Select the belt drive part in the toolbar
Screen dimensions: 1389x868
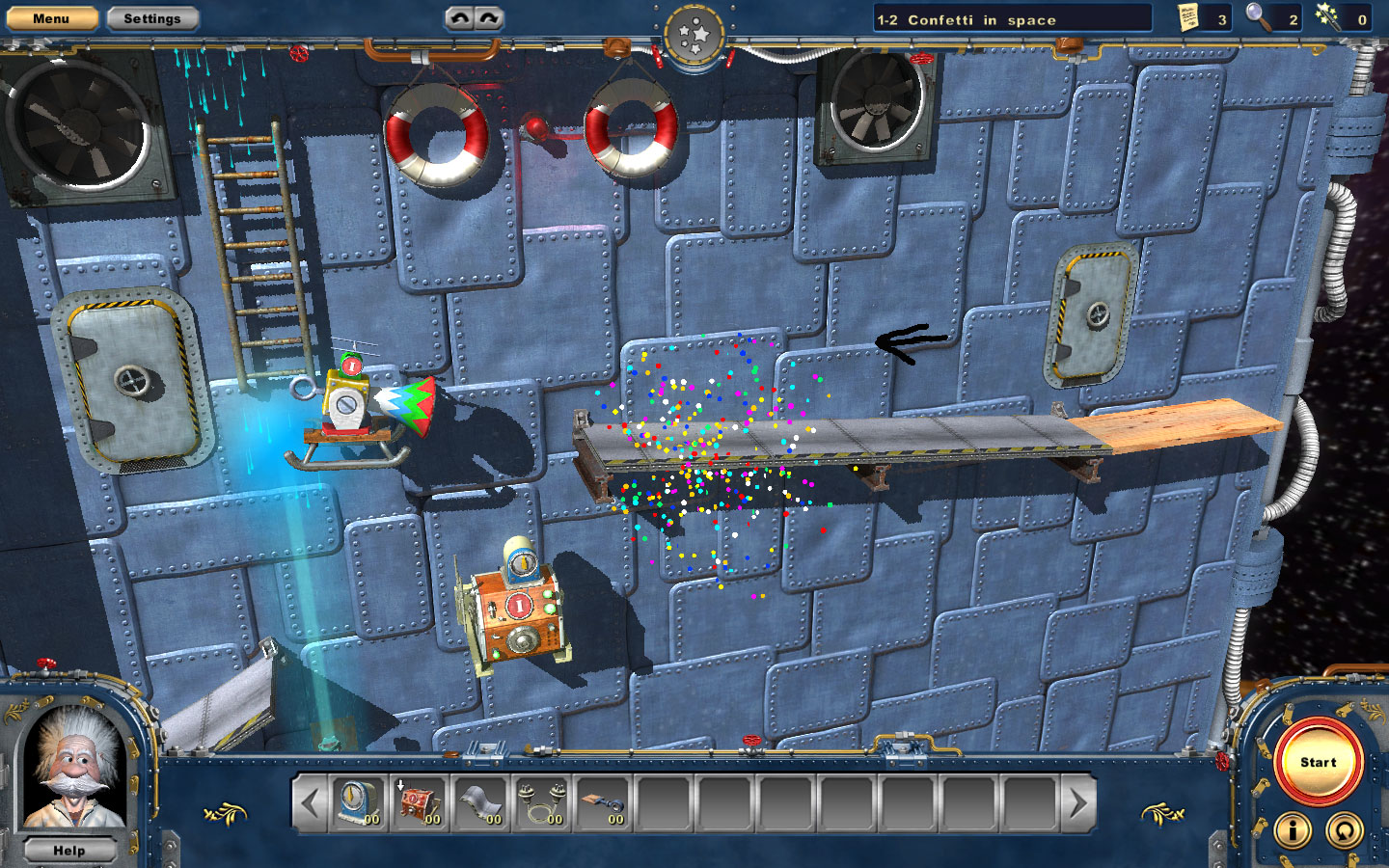(x=604, y=805)
